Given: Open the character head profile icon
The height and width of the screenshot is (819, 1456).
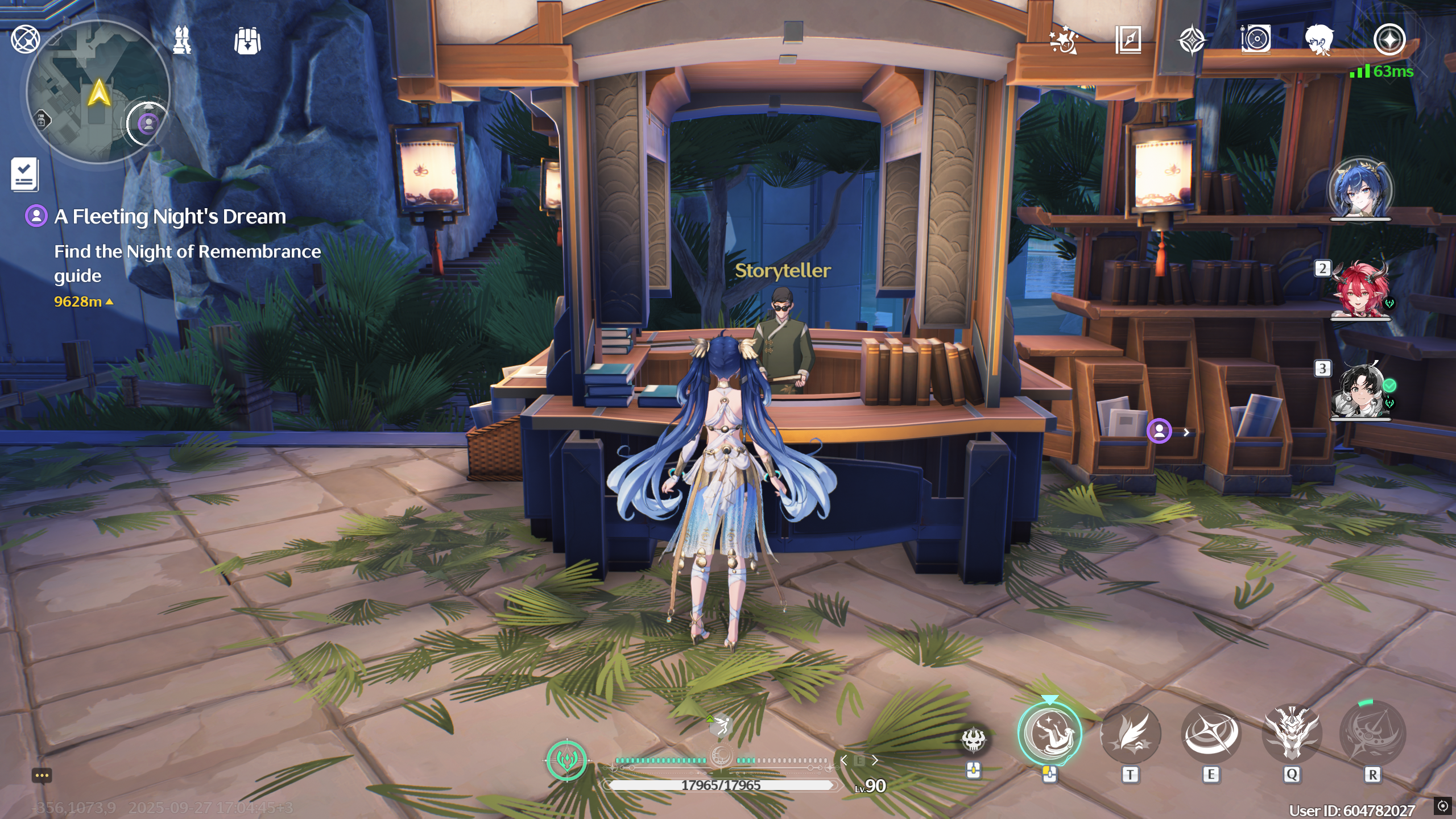Looking at the screenshot, I should click(1319, 40).
